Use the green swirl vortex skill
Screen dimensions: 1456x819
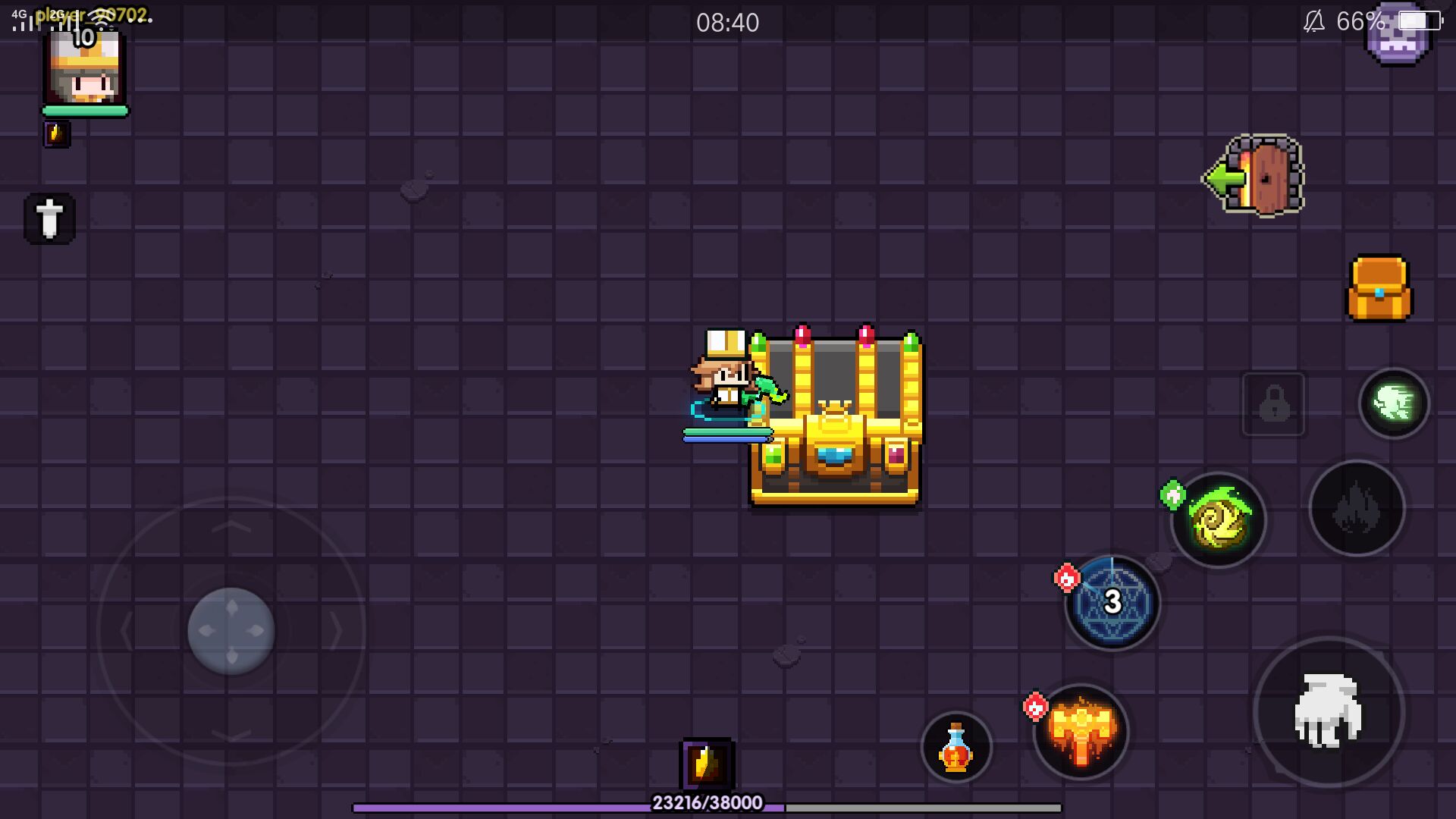(x=1218, y=521)
